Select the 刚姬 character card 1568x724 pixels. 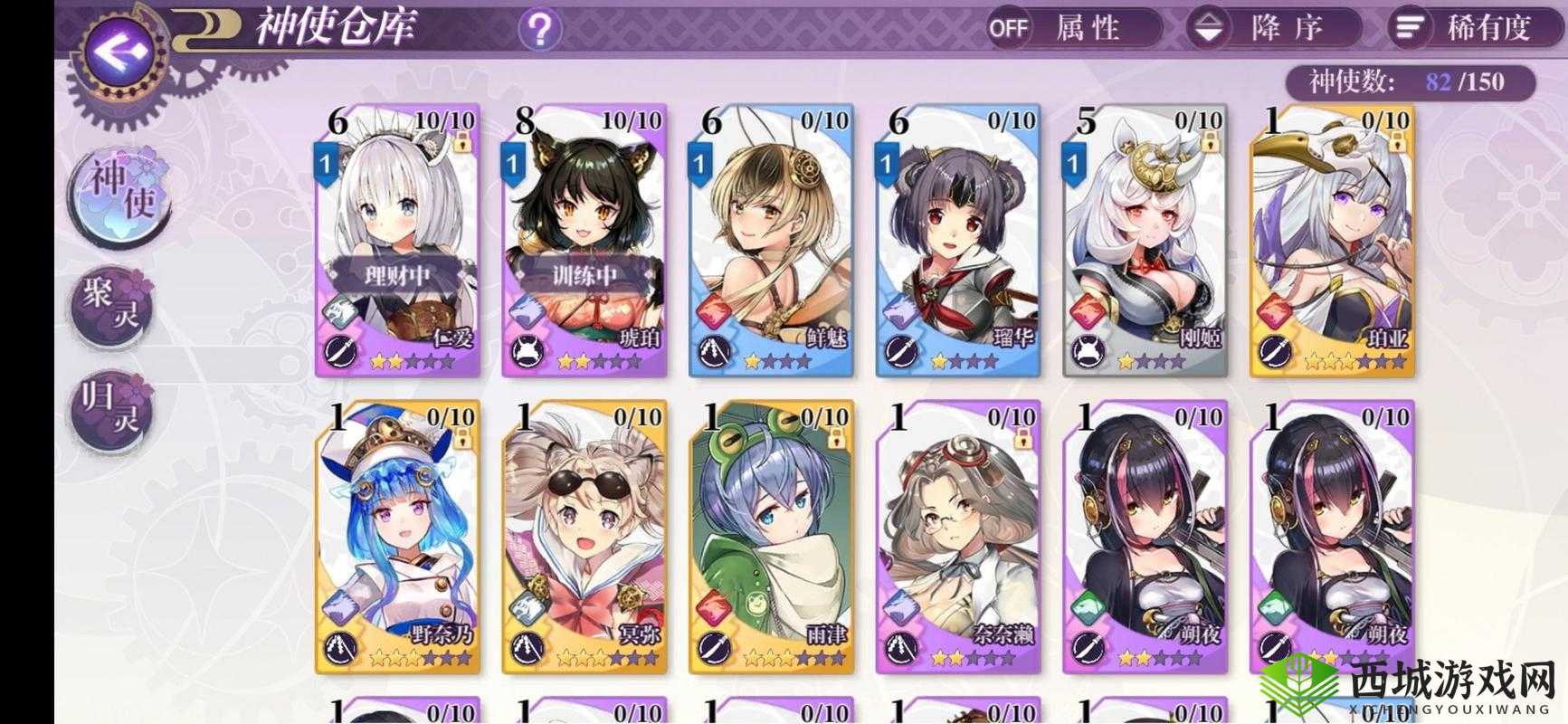[1145, 240]
